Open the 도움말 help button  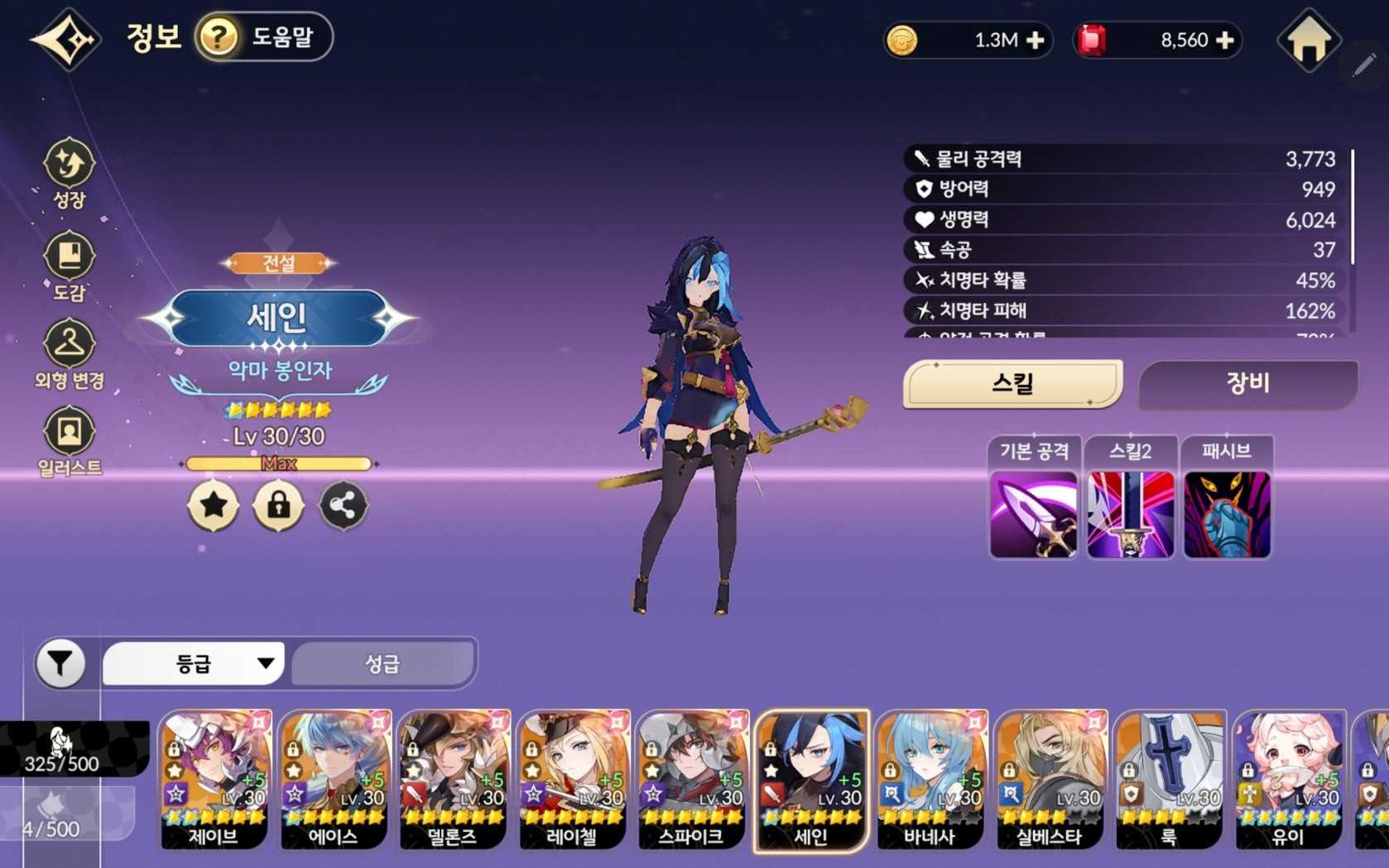pos(263,37)
